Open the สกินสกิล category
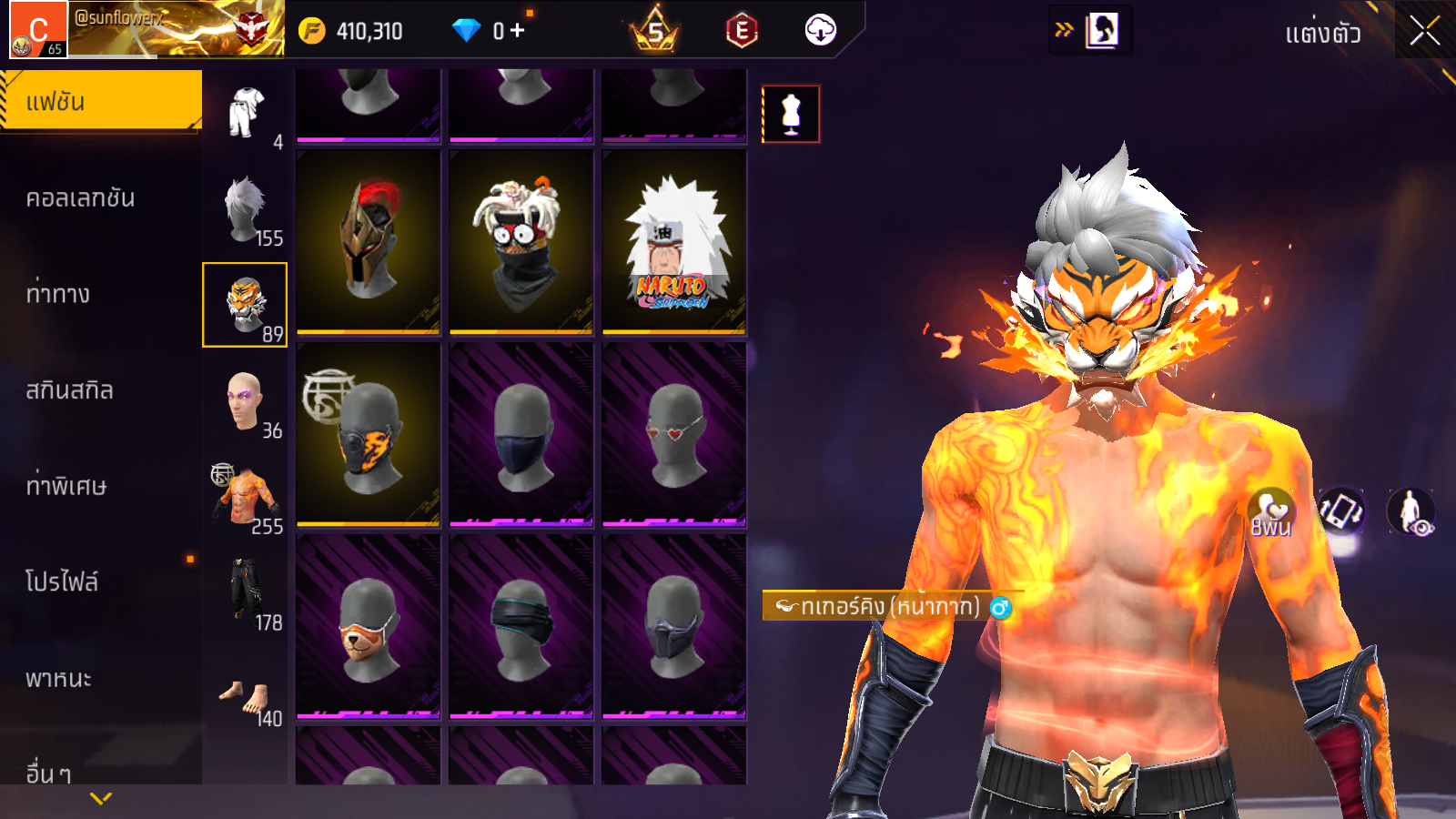The height and width of the screenshot is (819, 1456). point(70,390)
